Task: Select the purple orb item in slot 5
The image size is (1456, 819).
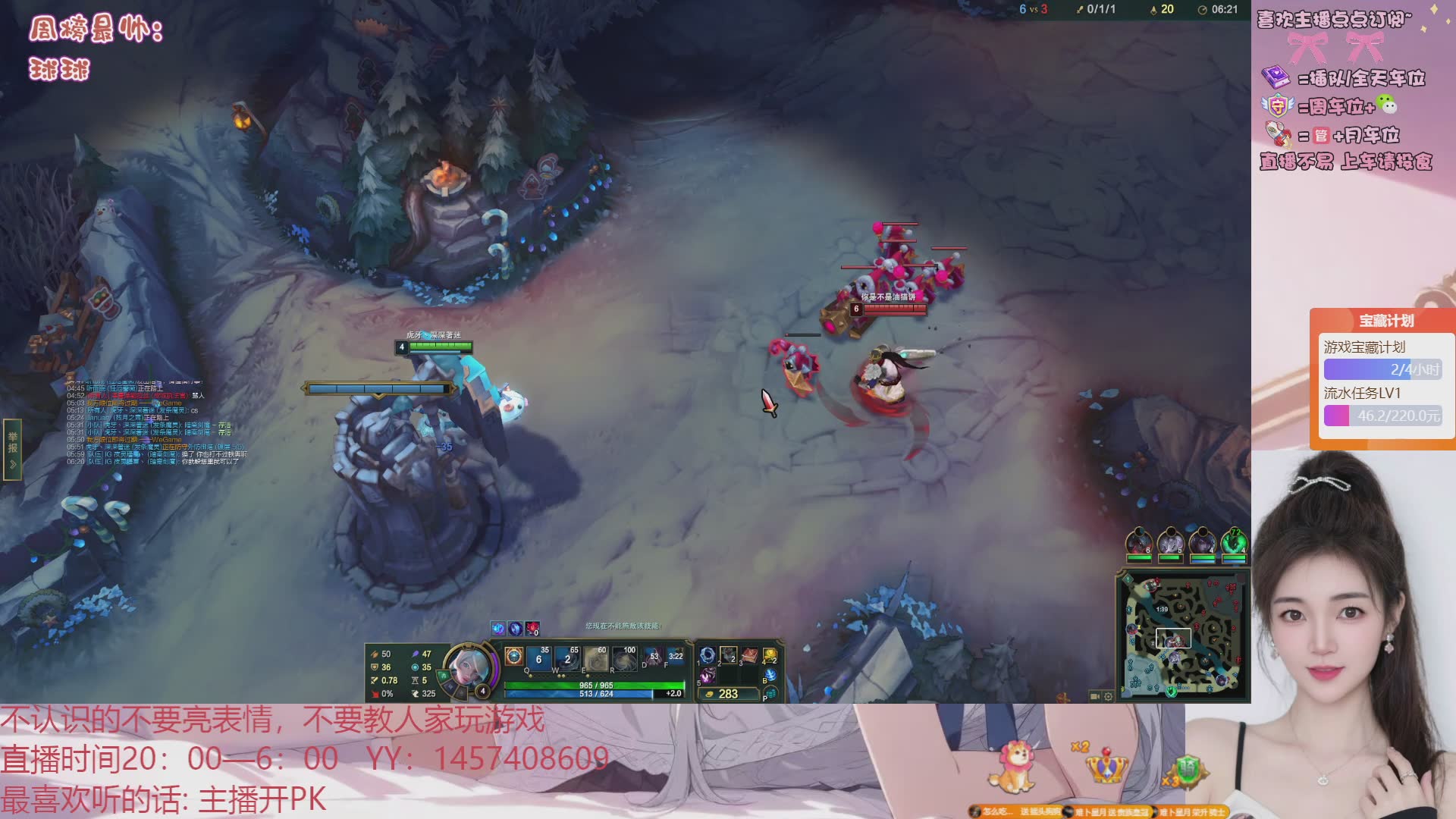Action: tap(708, 675)
